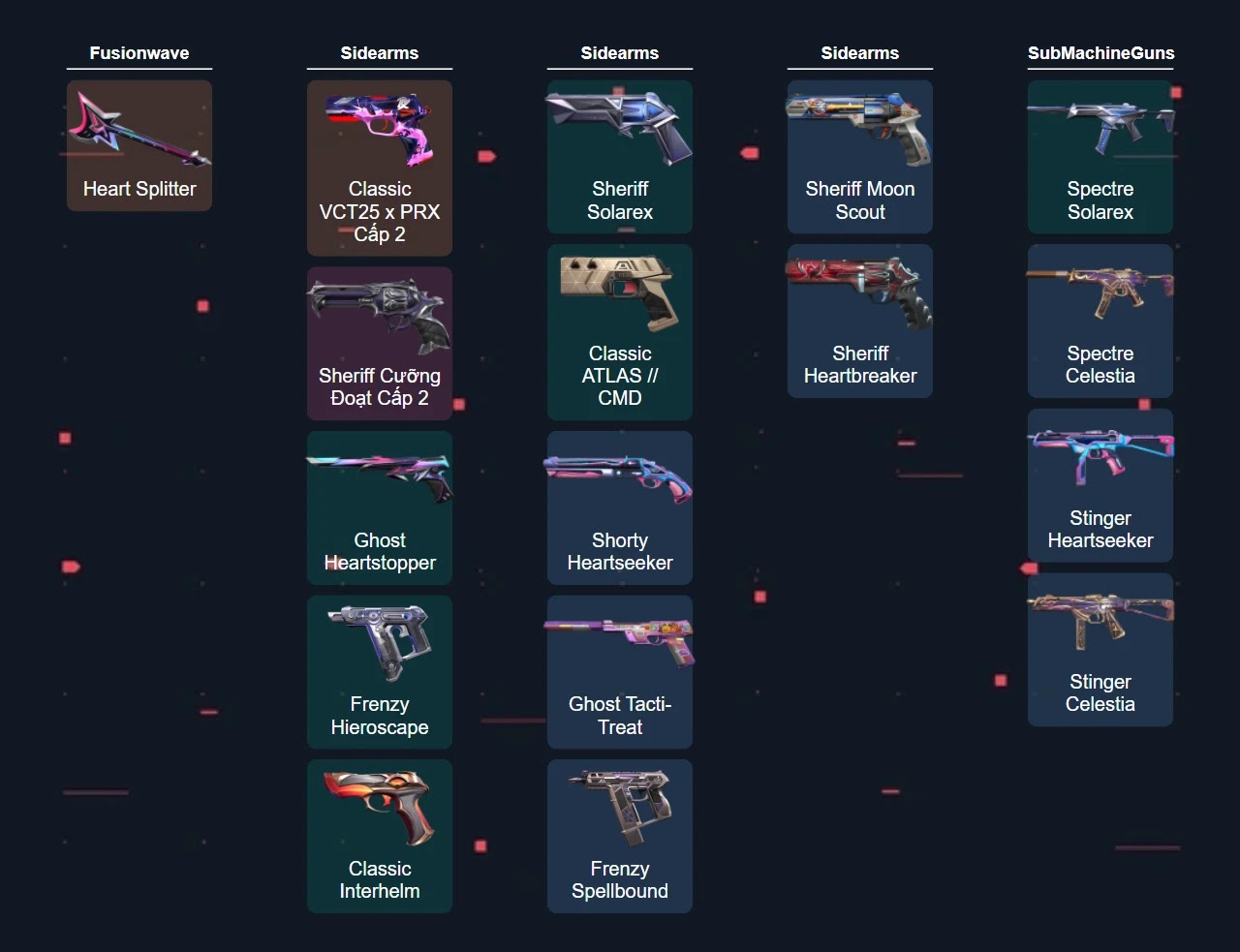
Task: Select the Sheriff Cưỡng Đoạt Cấp 2 skin
Action: click(379, 343)
